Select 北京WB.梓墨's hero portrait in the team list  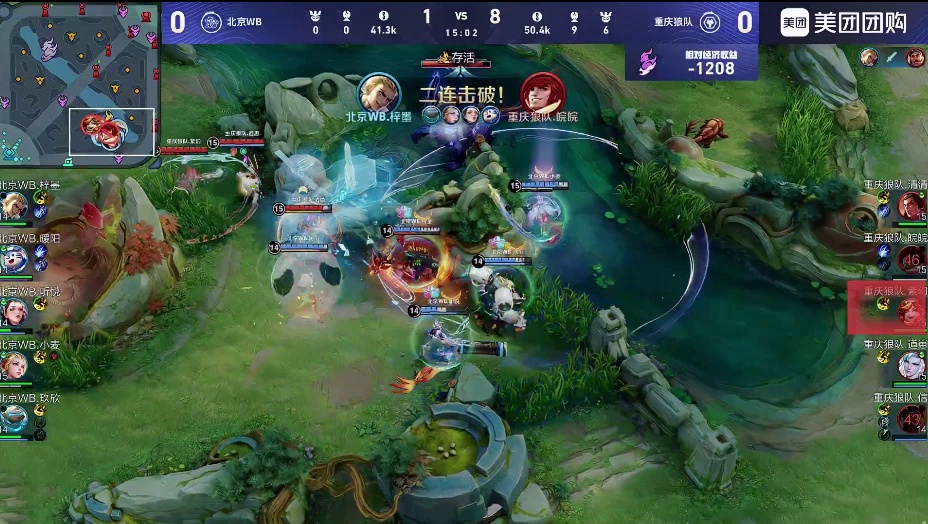[13, 206]
